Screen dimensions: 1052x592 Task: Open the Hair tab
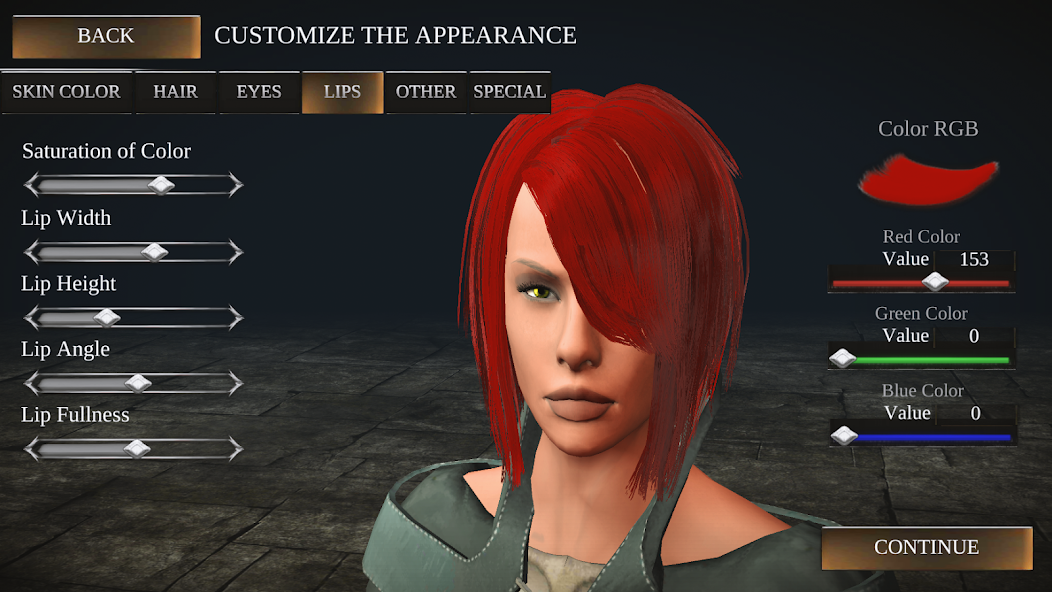pyautogui.click(x=175, y=92)
